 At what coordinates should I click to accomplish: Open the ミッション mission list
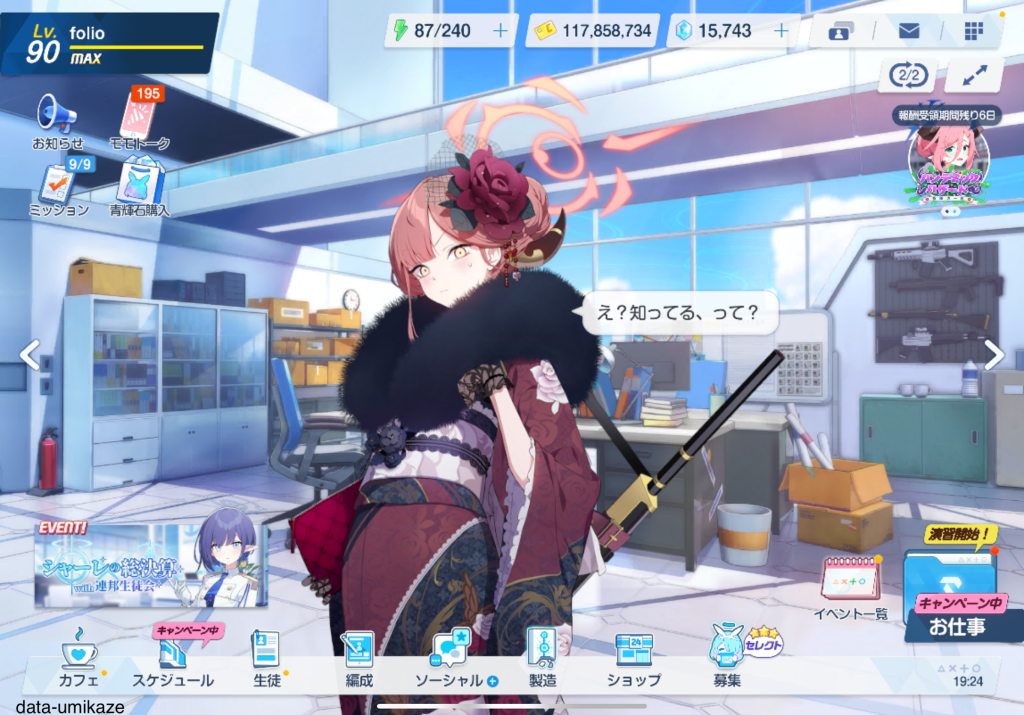[x=57, y=186]
